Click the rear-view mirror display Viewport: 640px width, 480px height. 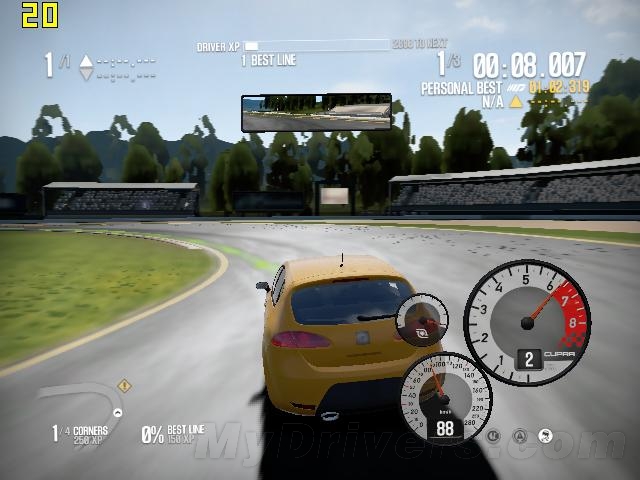pos(316,113)
